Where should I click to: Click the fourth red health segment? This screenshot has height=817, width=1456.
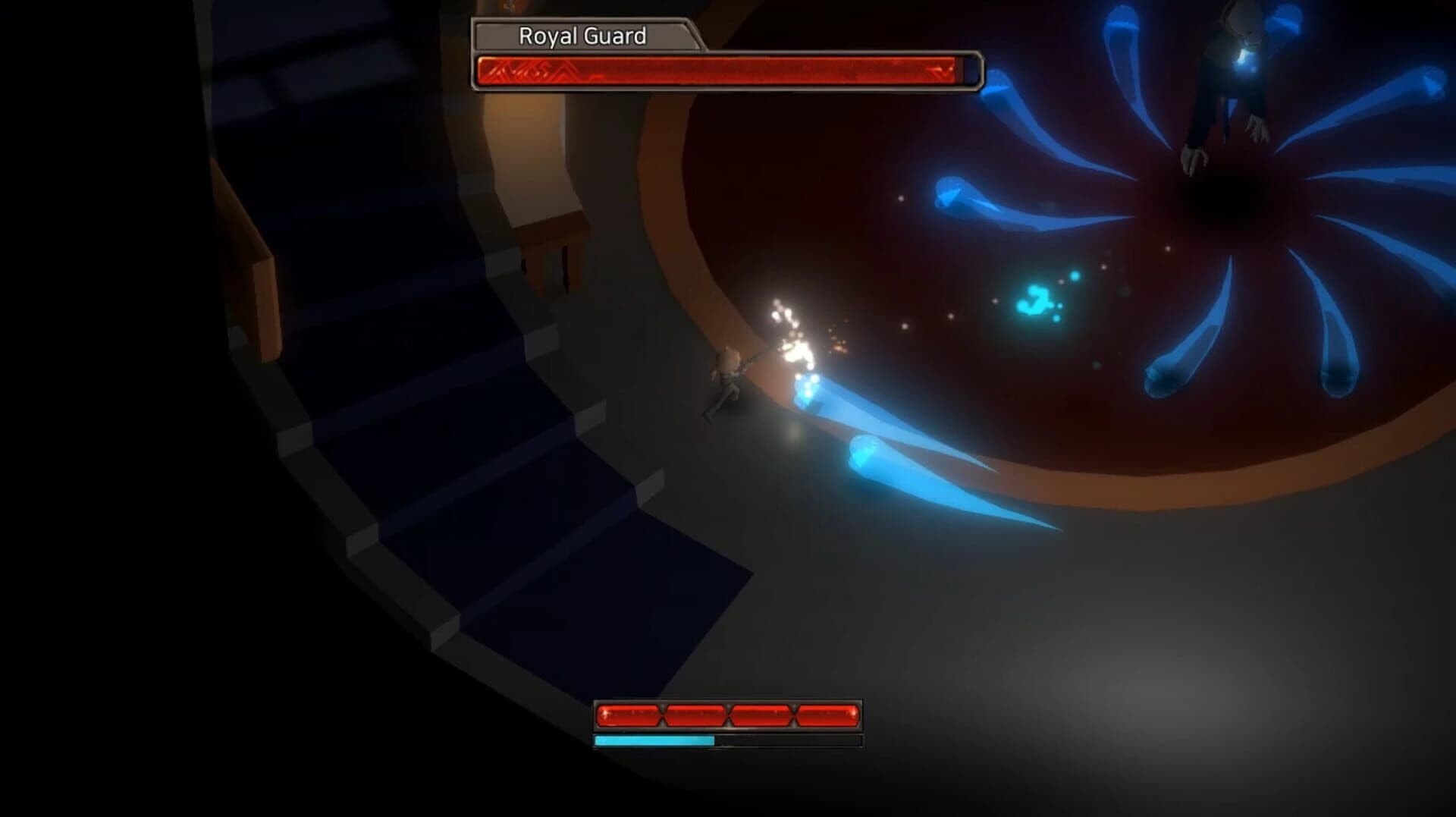tap(827, 713)
